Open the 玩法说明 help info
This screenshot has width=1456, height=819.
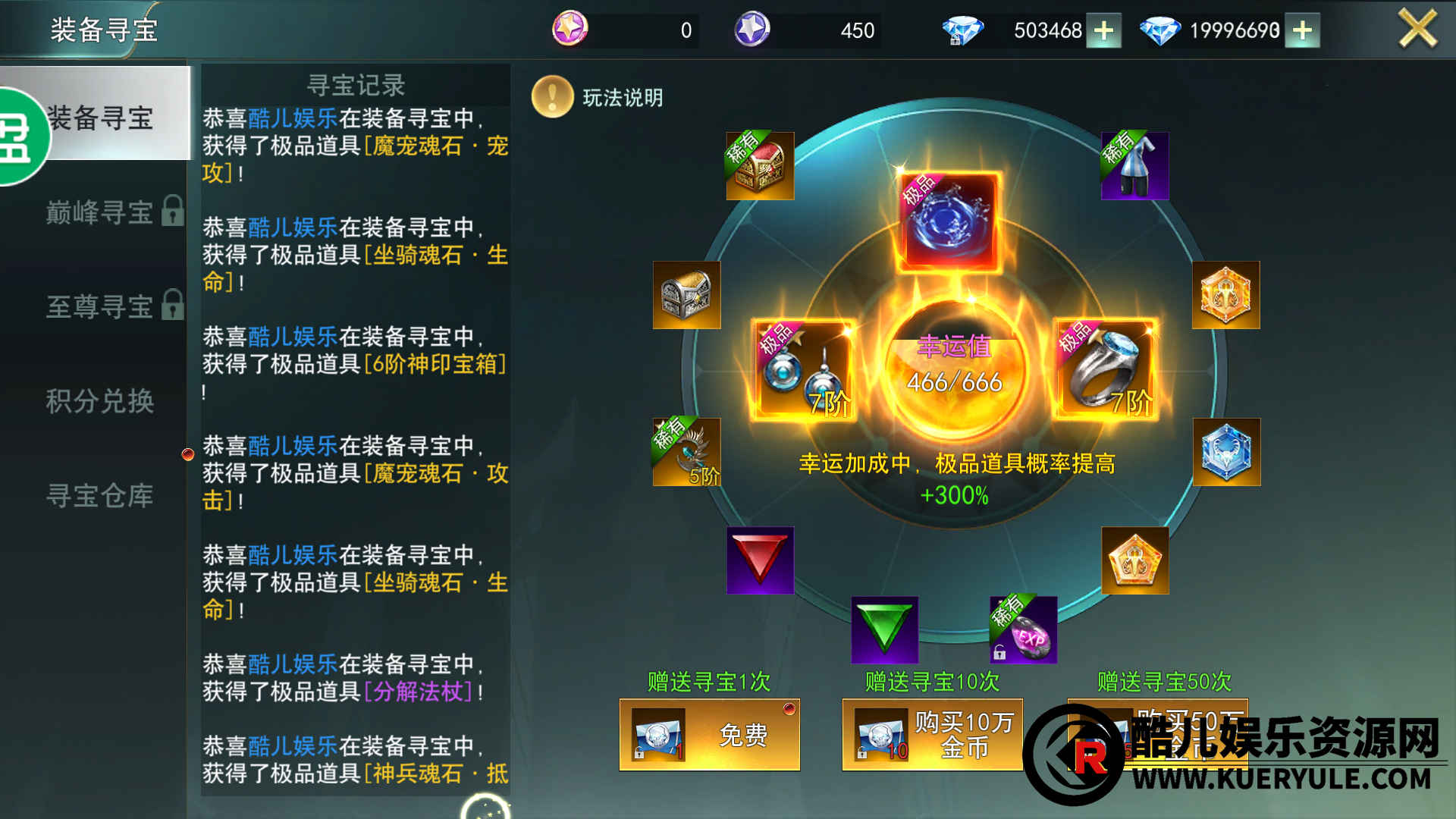(598, 97)
